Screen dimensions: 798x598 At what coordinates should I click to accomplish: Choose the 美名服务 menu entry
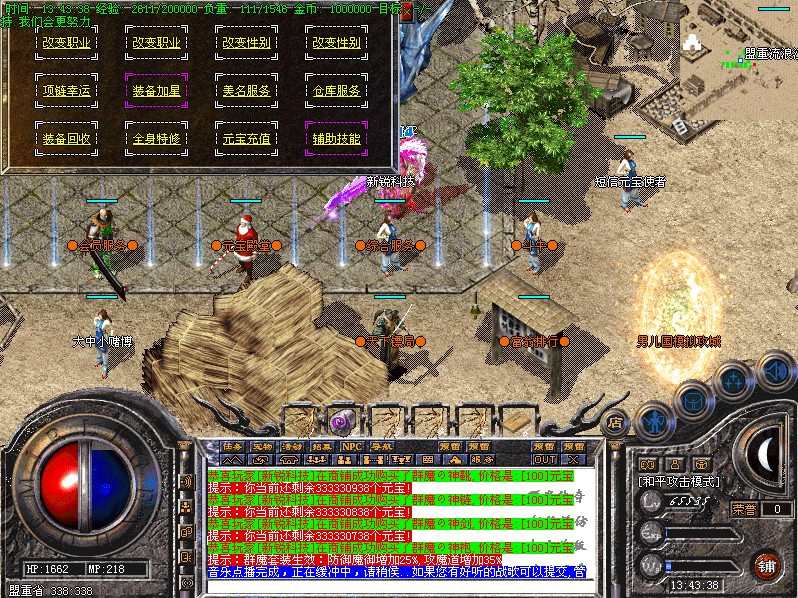pyautogui.click(x=246, y=91)
